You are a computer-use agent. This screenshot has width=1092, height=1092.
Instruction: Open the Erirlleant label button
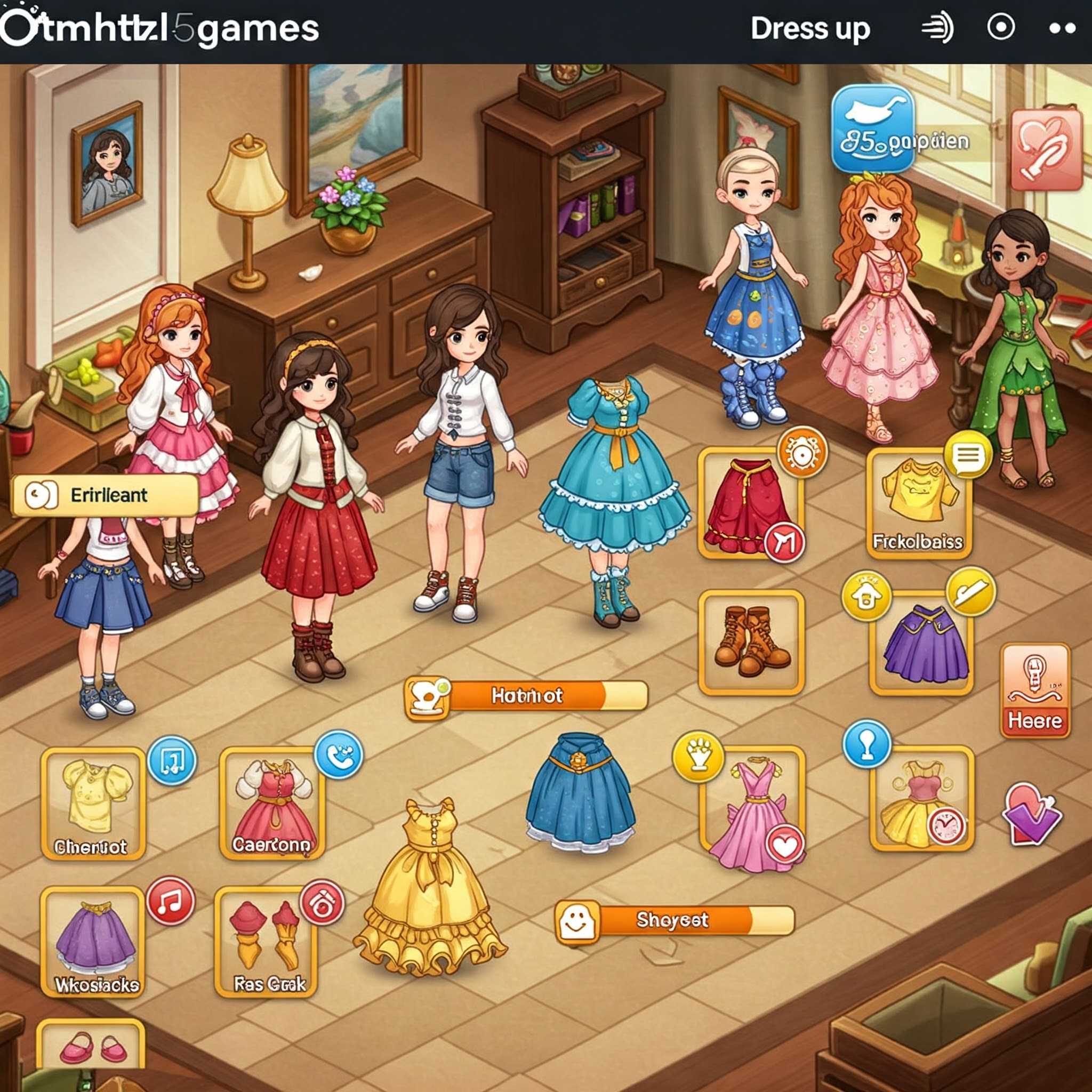105,495
